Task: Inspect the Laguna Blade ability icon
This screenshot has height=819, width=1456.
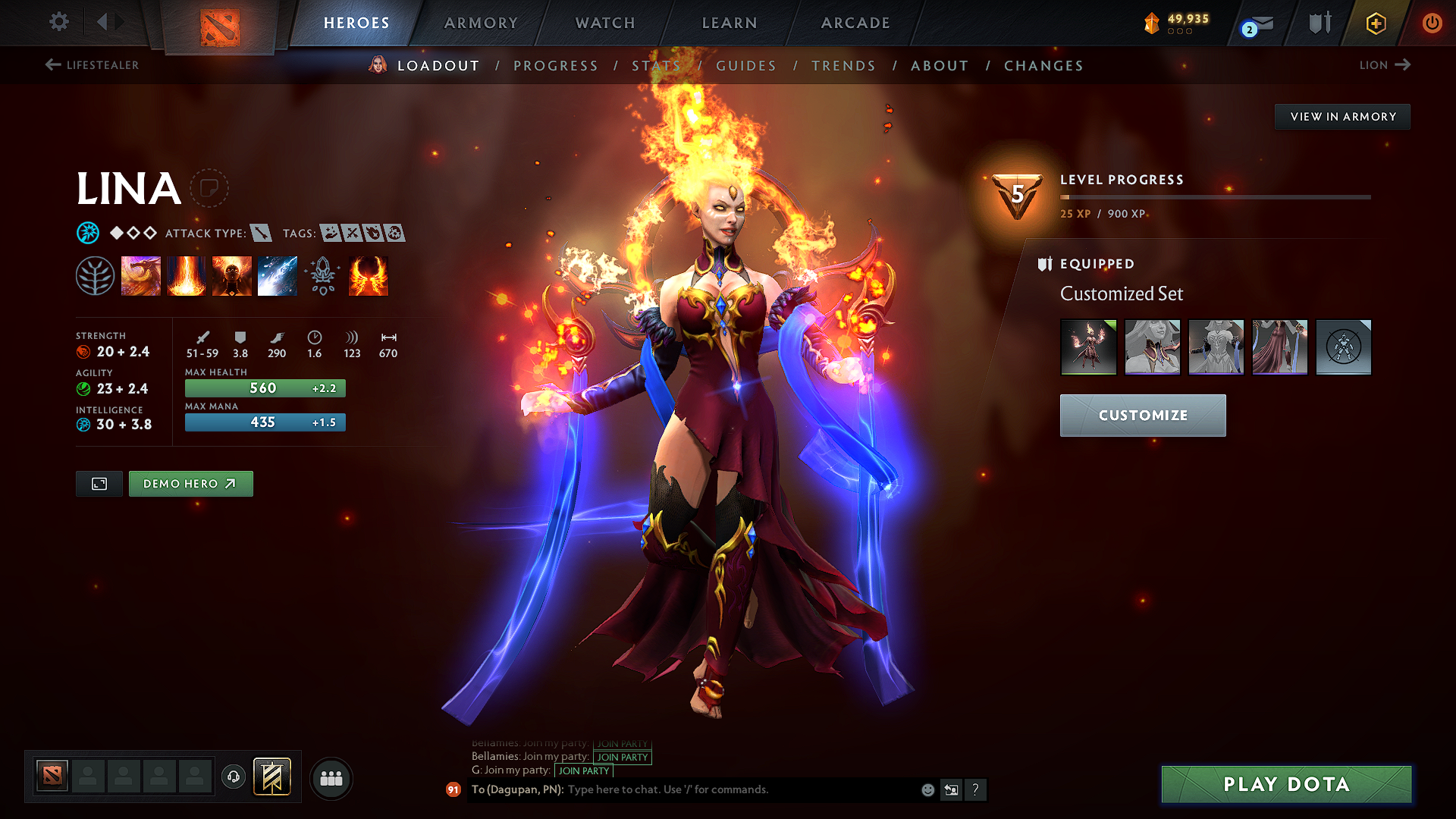Action: (x=278, y=276)
